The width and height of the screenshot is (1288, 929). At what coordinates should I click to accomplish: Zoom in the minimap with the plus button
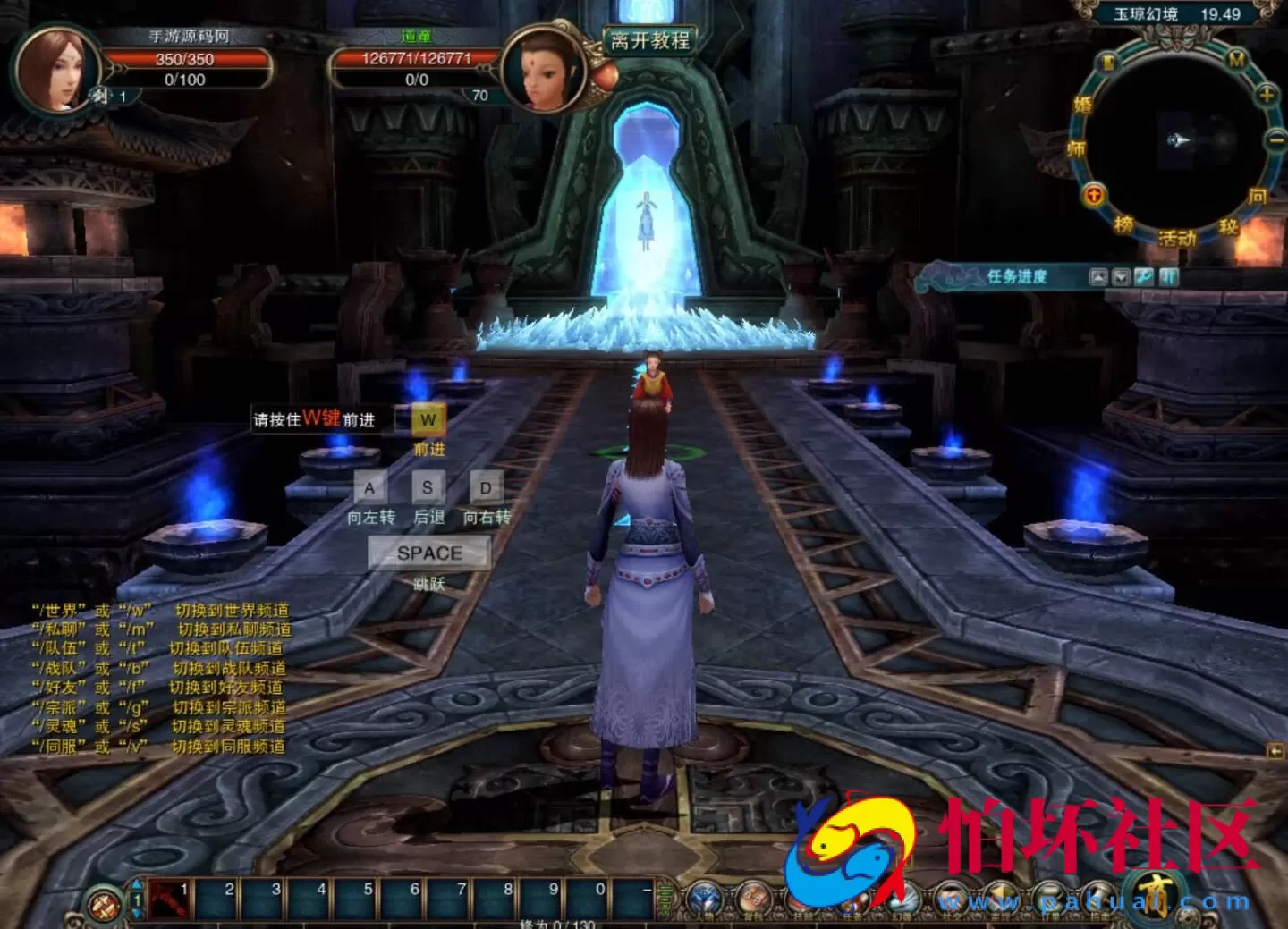(1267, 94)
